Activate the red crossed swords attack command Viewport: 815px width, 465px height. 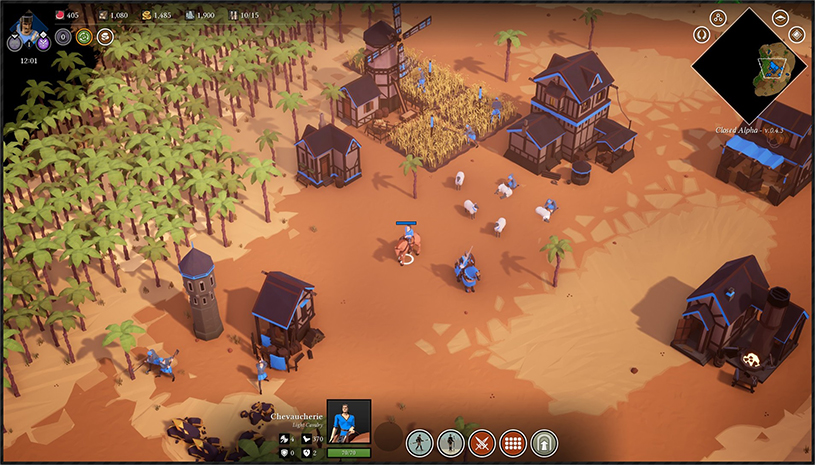click(482, 441)
